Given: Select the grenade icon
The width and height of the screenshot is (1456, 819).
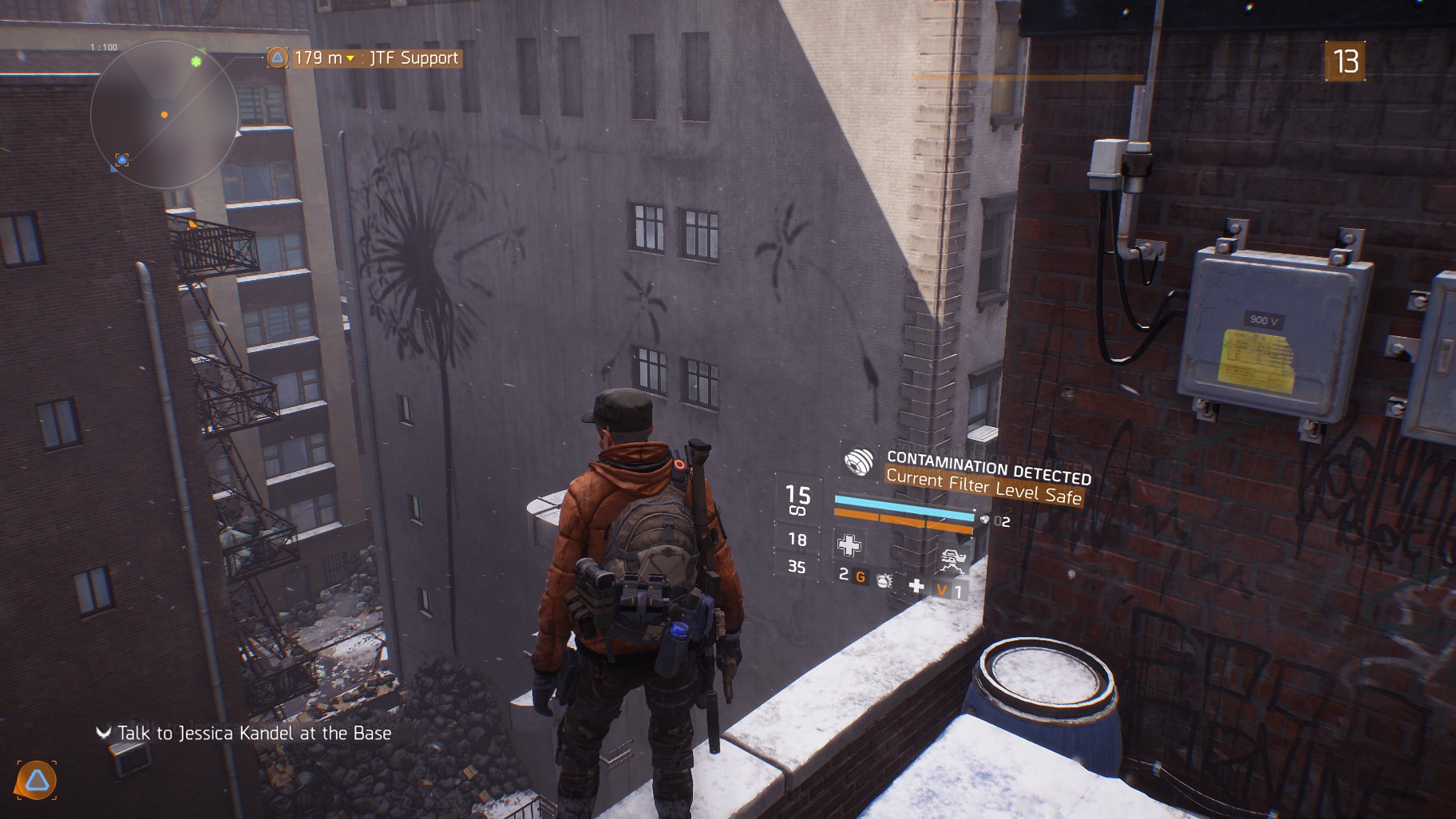Looking at the screenshot, I should (884, 580).
